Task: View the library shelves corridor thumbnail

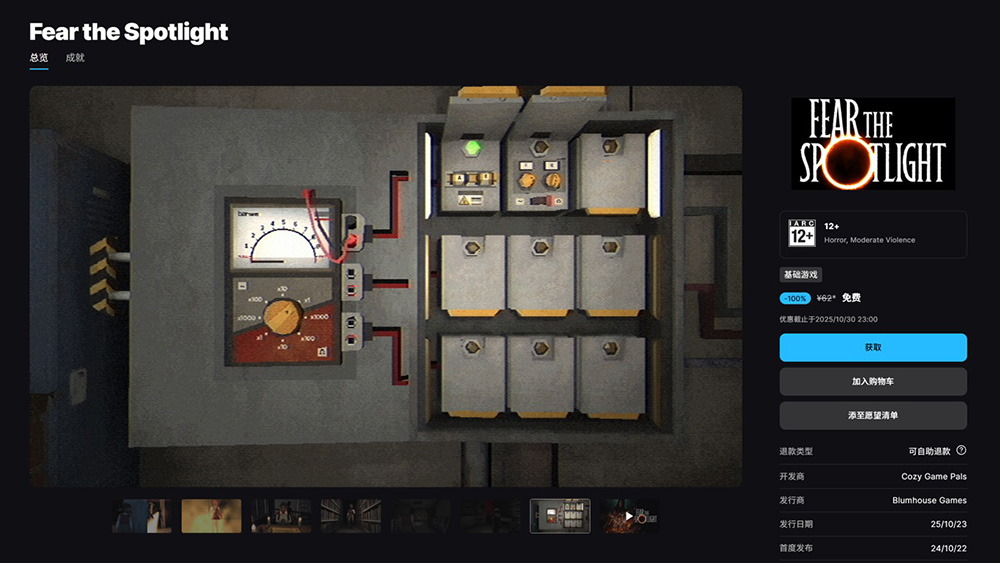Action: point(351,516)
